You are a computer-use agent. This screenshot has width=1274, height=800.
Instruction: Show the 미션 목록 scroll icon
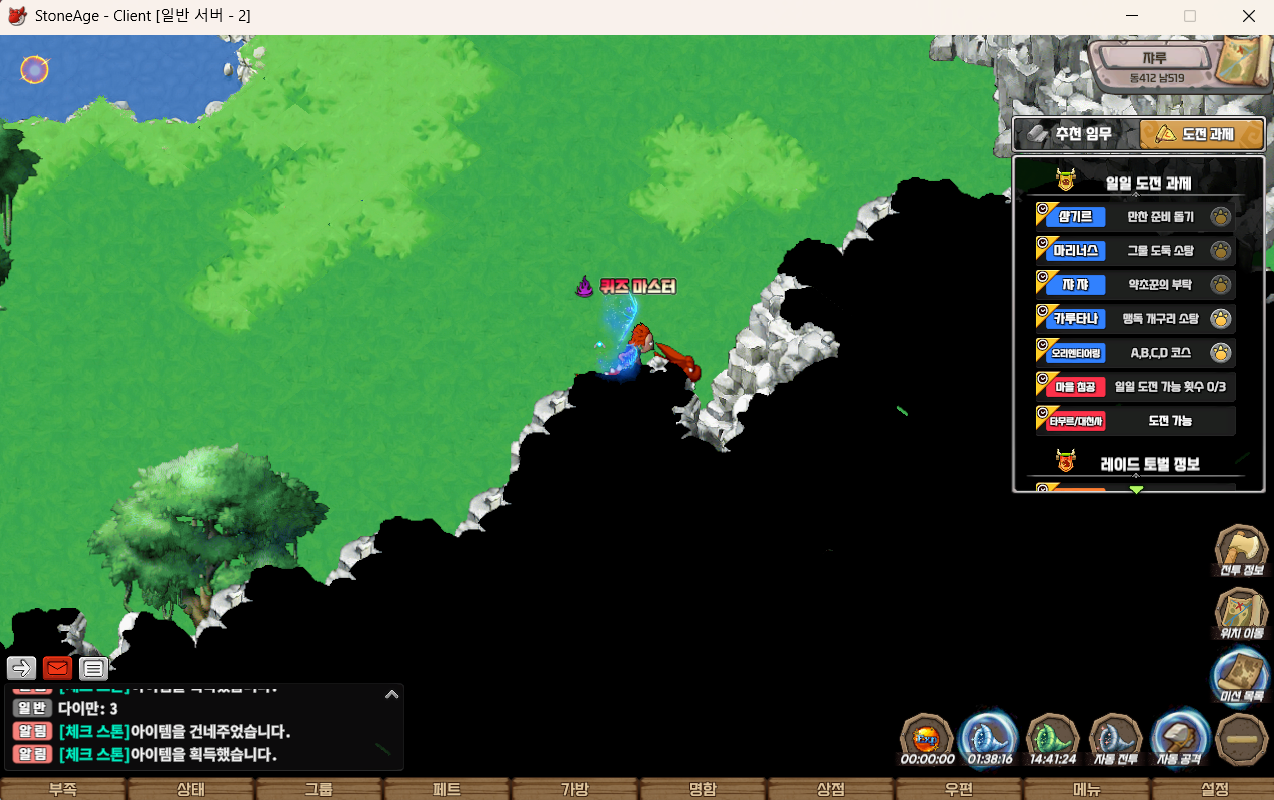[x=1241, y=674]
